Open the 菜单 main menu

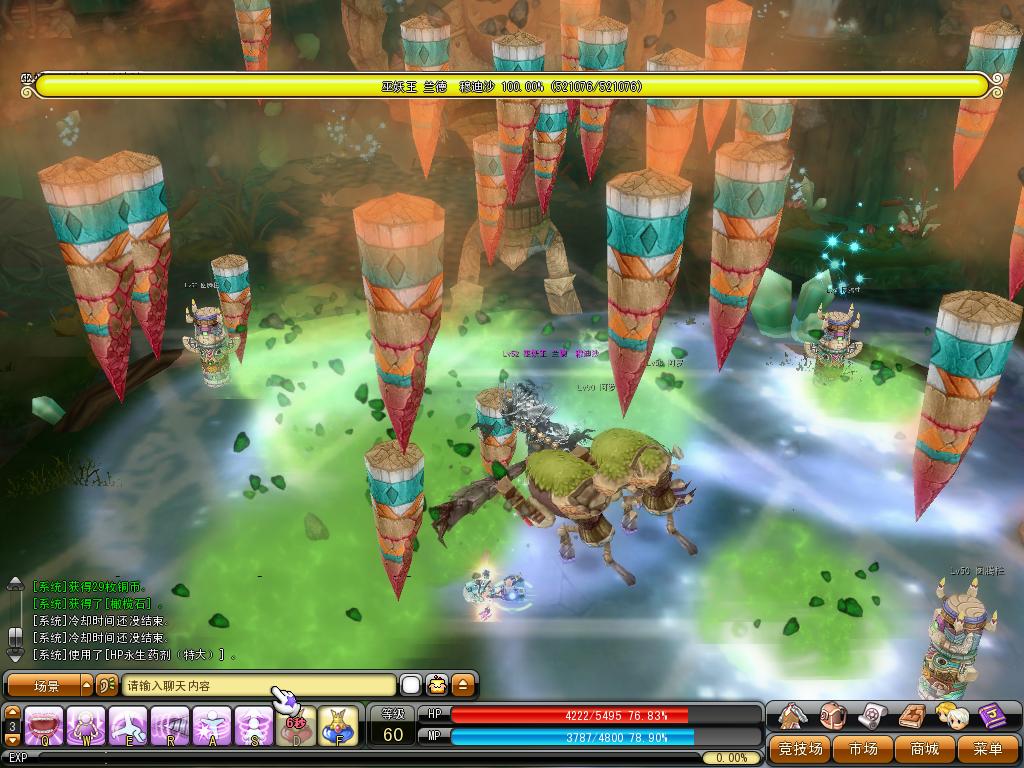coord(987,748)
